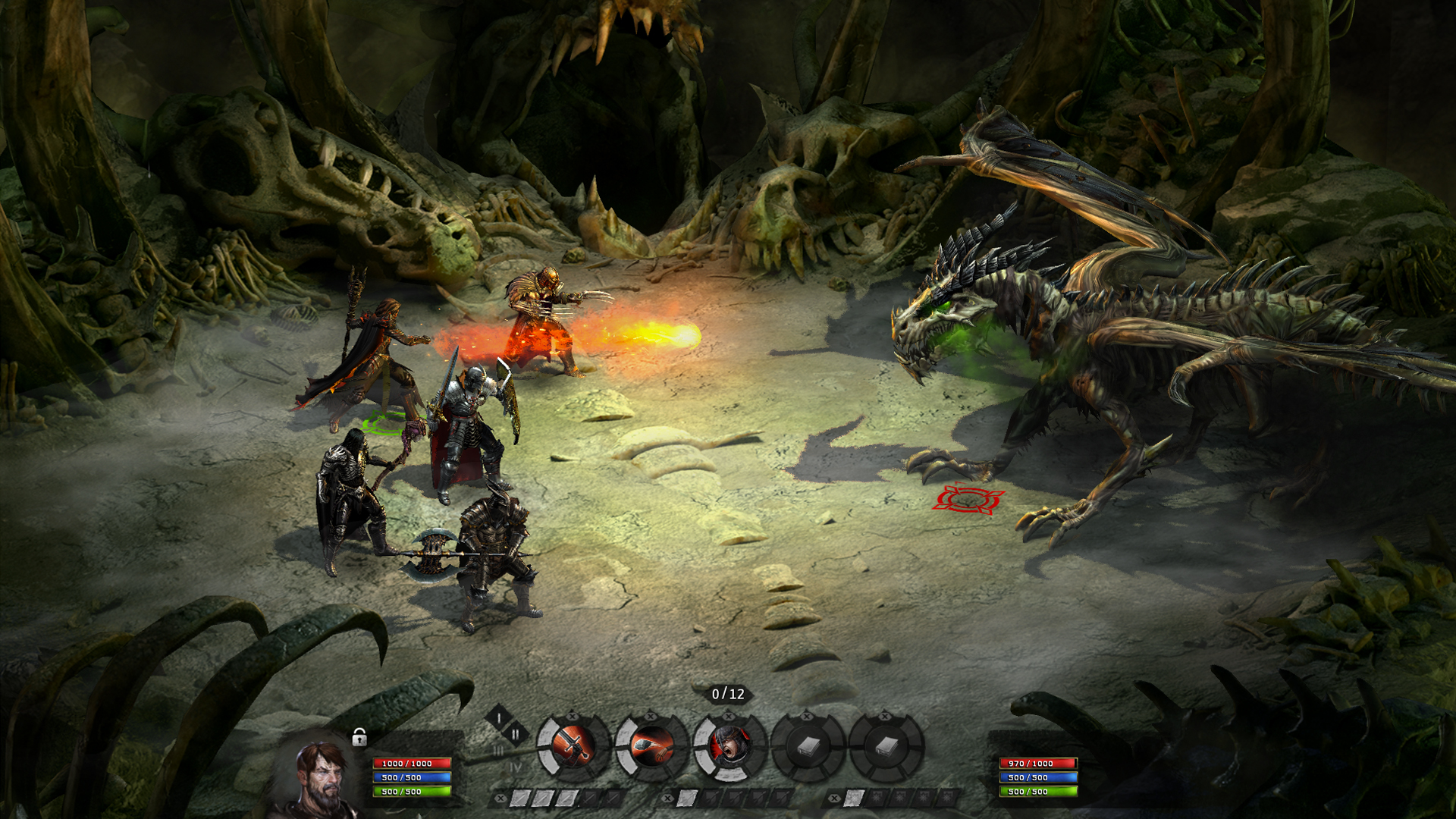Remove the fist punch skill with its X
Image resolution: width=1456 pixels, height=819 pixels.
tap(651, 716)
